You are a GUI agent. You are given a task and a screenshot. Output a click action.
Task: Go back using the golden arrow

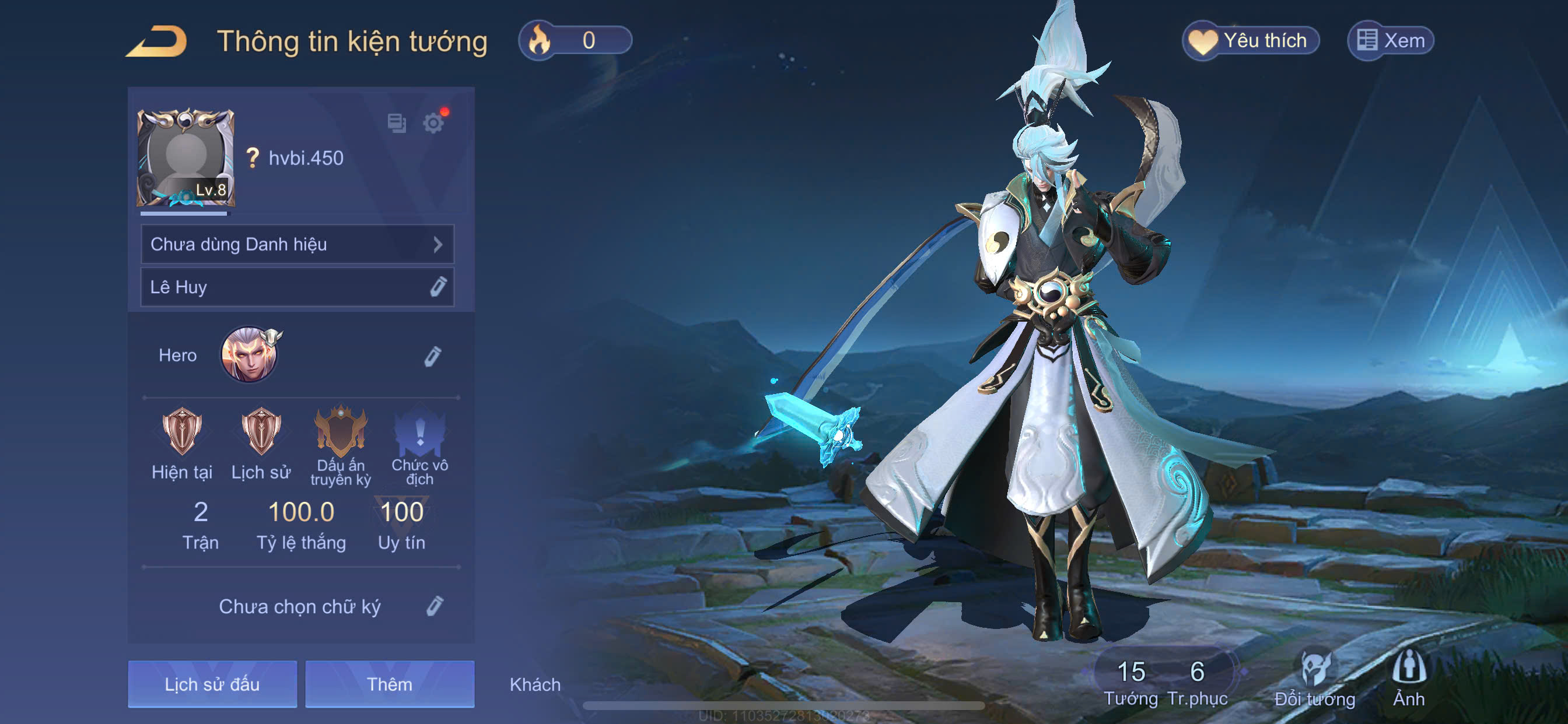coord(157,41)
